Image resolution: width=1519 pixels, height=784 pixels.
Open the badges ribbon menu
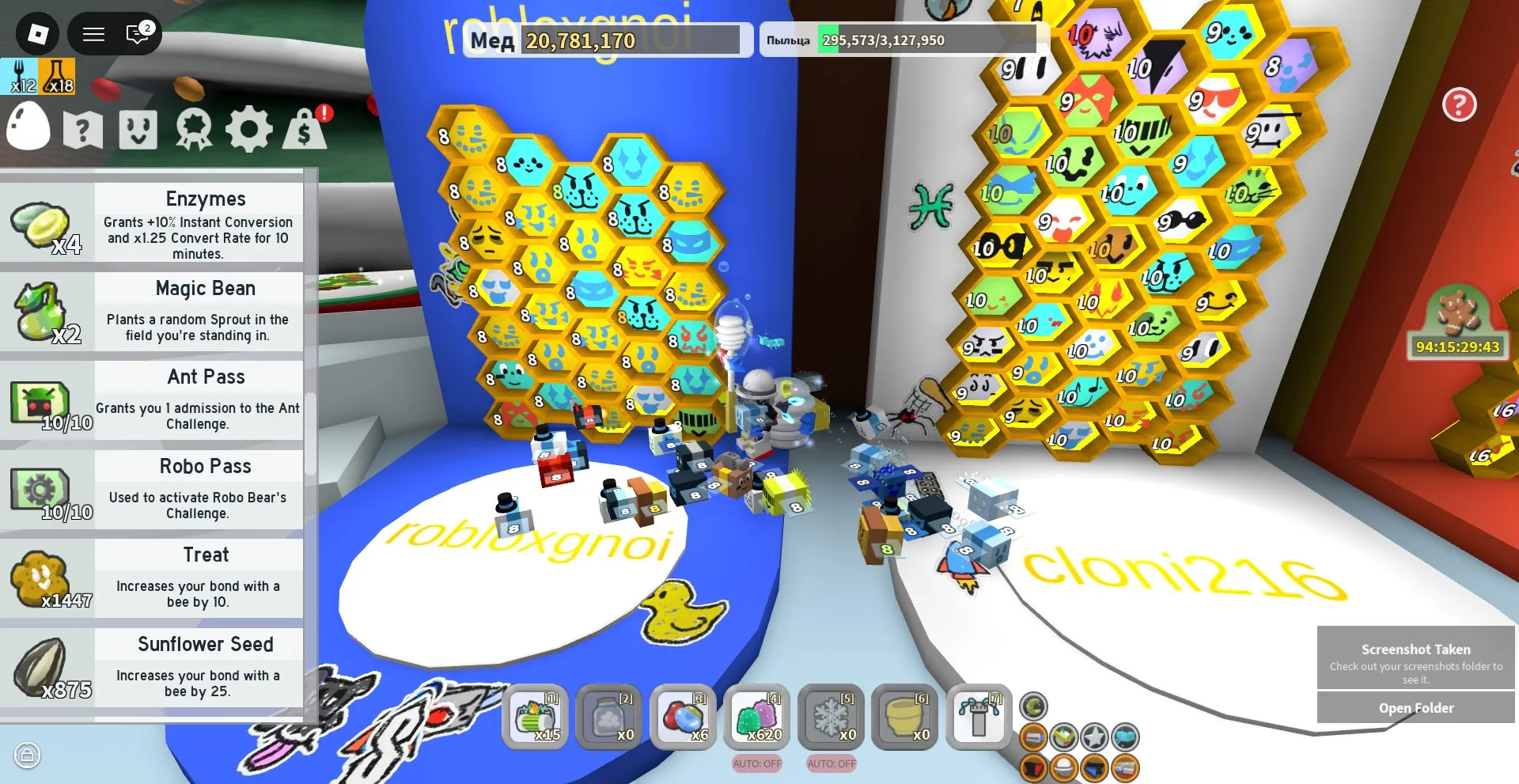coord(194,128)
